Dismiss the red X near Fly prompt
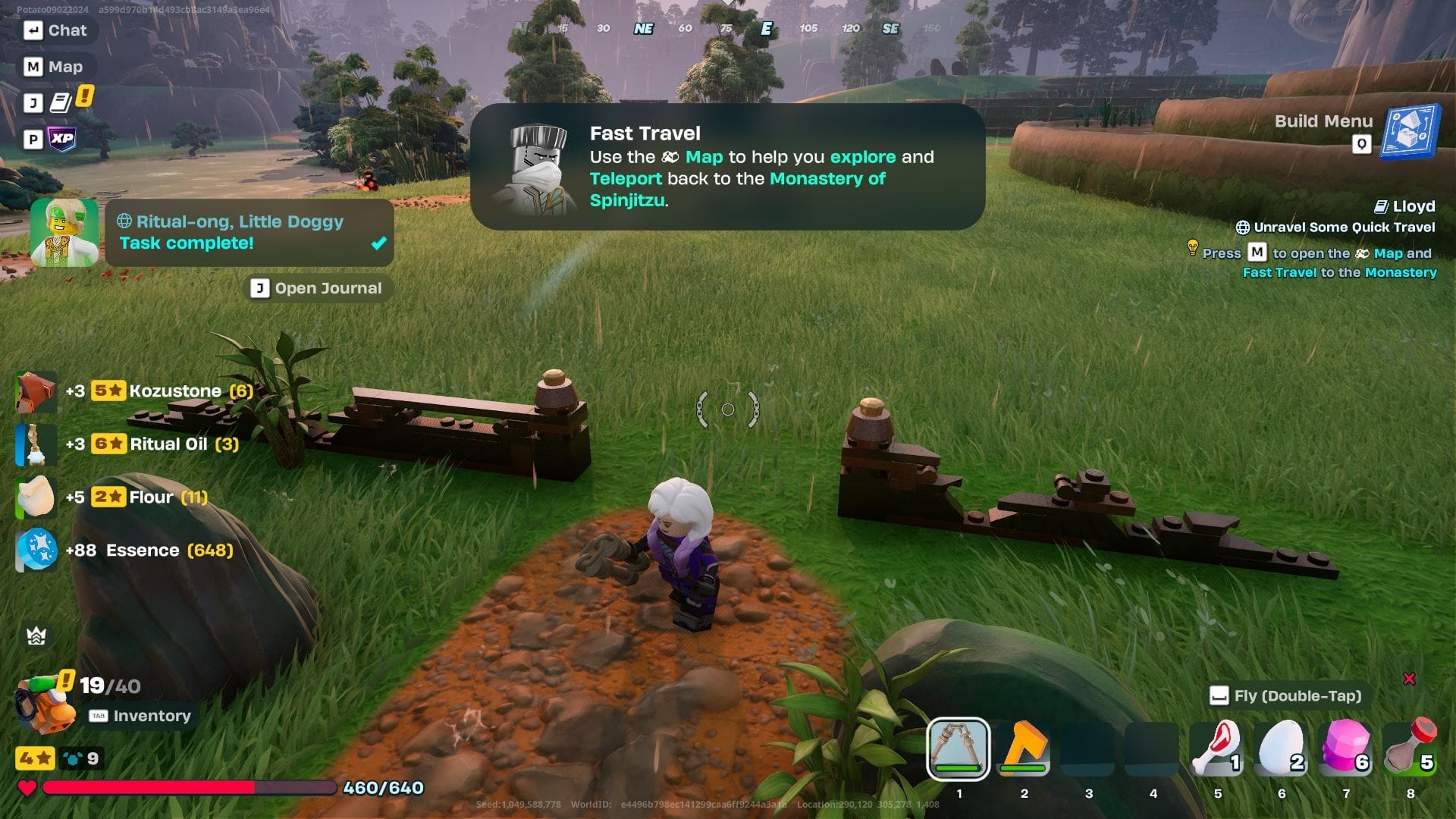The image size is (1456, 819). [1408, 679]
